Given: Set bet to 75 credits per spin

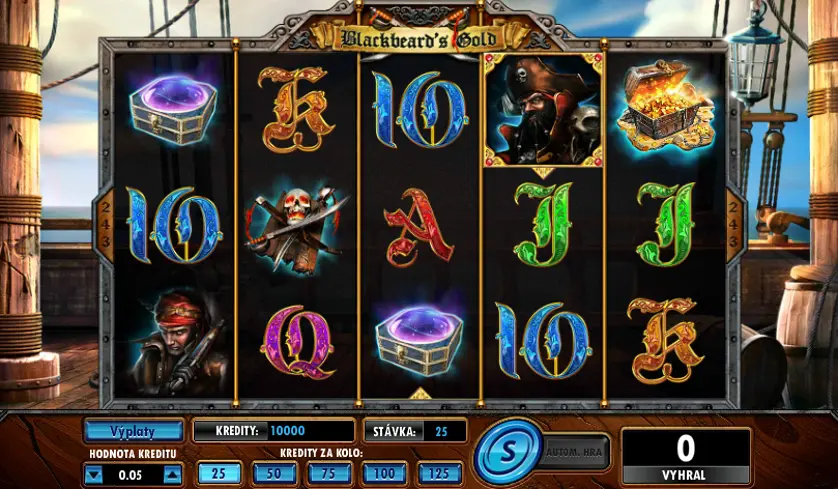Looking at the screenshot, I should pos(328,473).
